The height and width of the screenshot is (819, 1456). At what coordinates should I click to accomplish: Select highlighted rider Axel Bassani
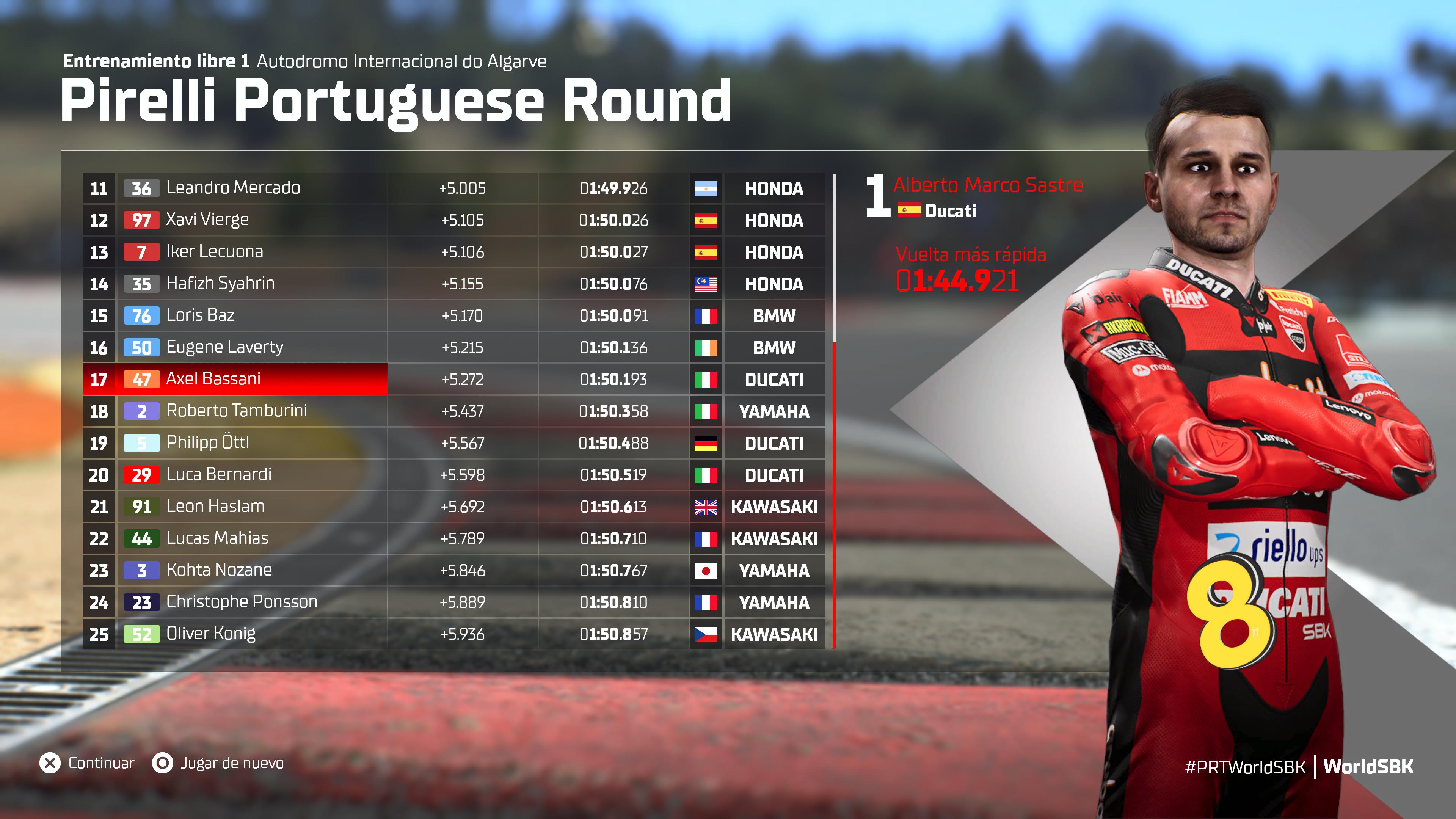click(x=213, y=379)
